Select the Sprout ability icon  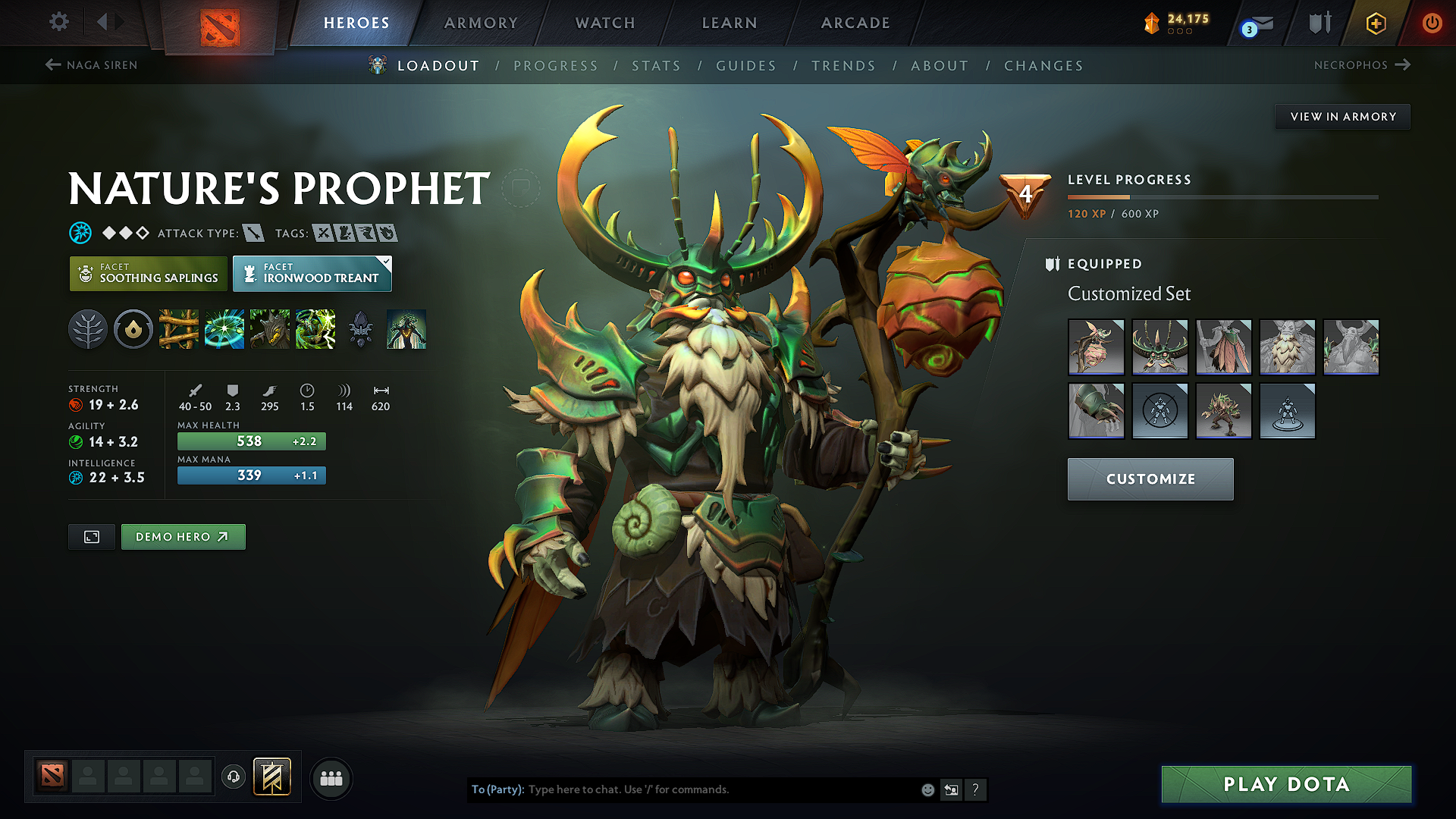pos(178,329)
